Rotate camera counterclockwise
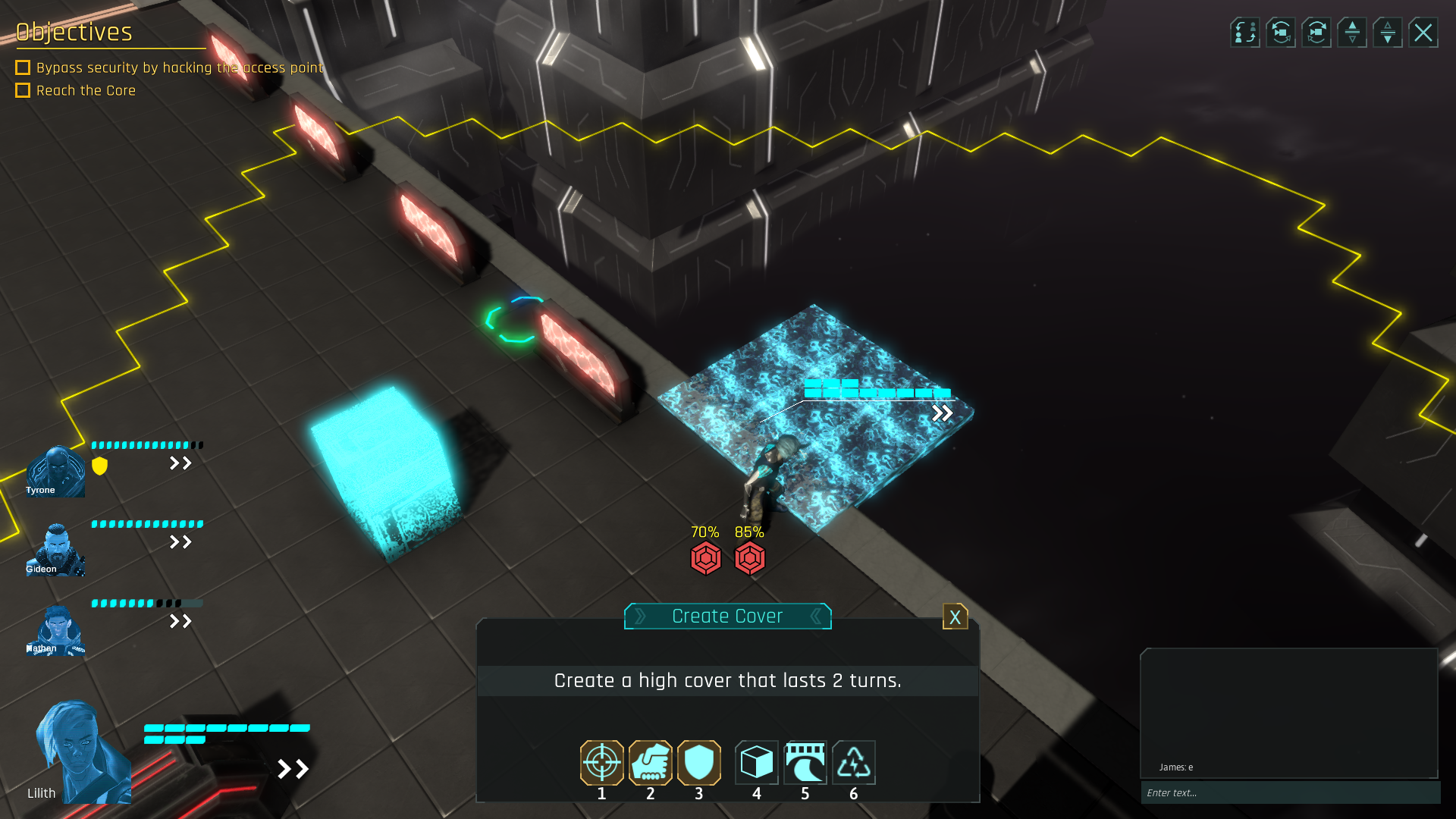The height and width of the screenshot is (819, 1456). (1280, 33)
